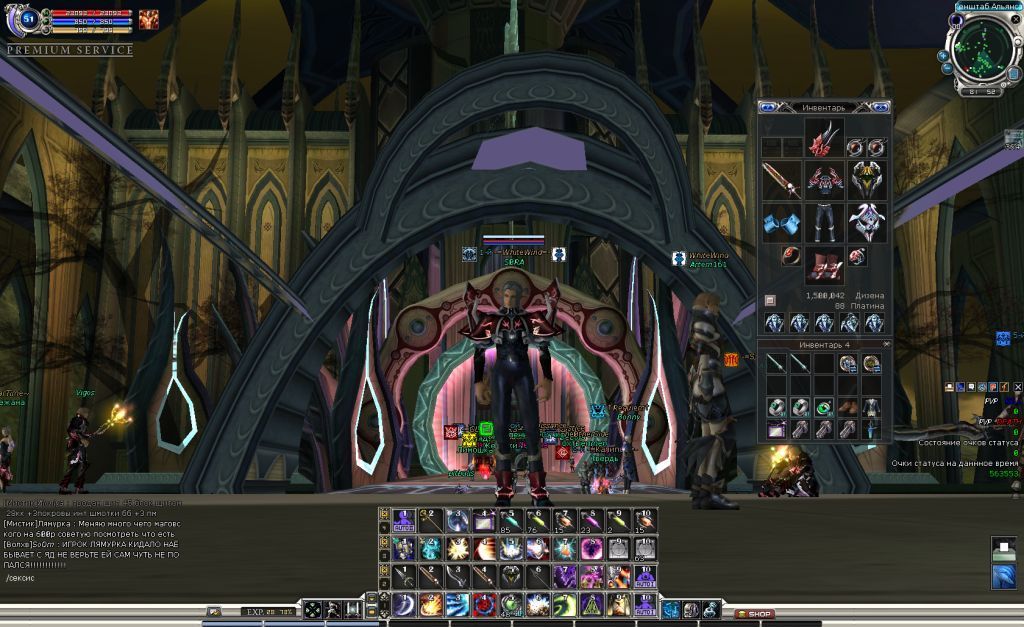Activate the crescent slash skill in slot 1
The image size is (1024, 627).
[403, 605]
